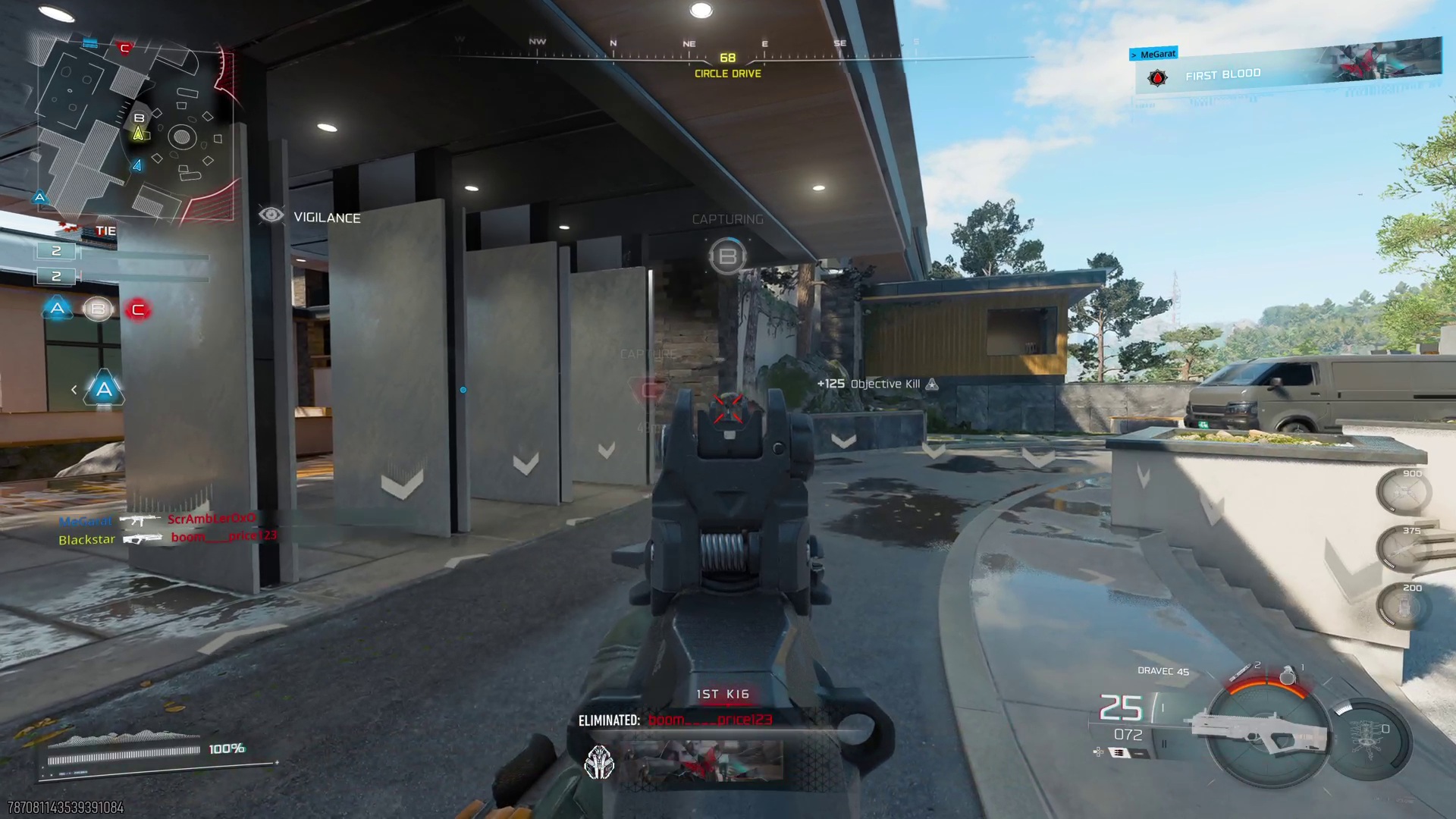
Task: Select the CIRCLE DRIVE compass label
Action: (x=726, y=74)
